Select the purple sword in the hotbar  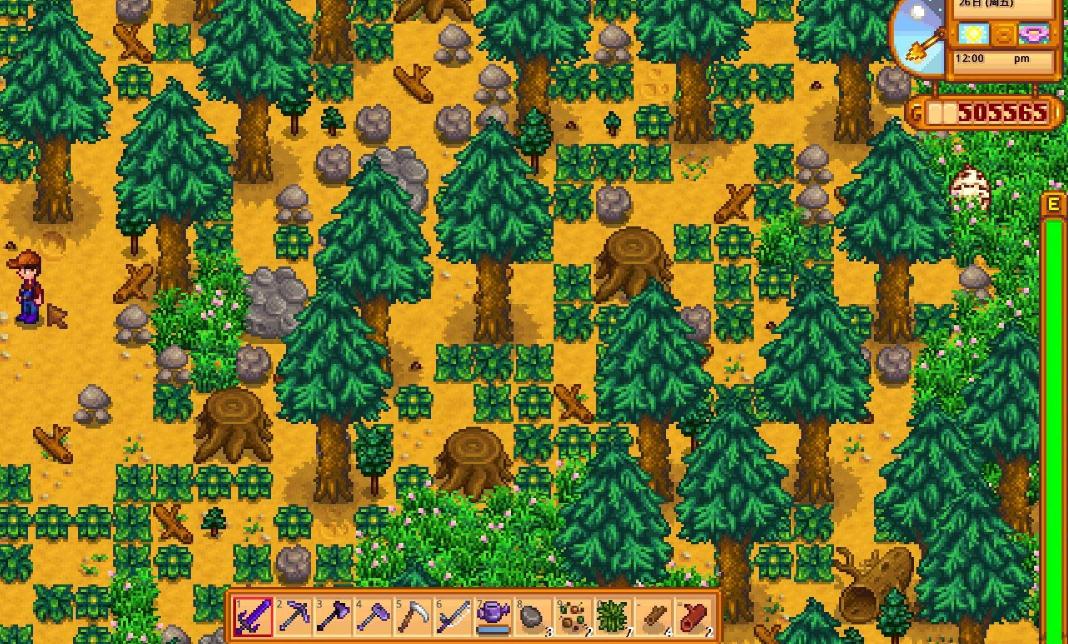click(x=252, y=616)
